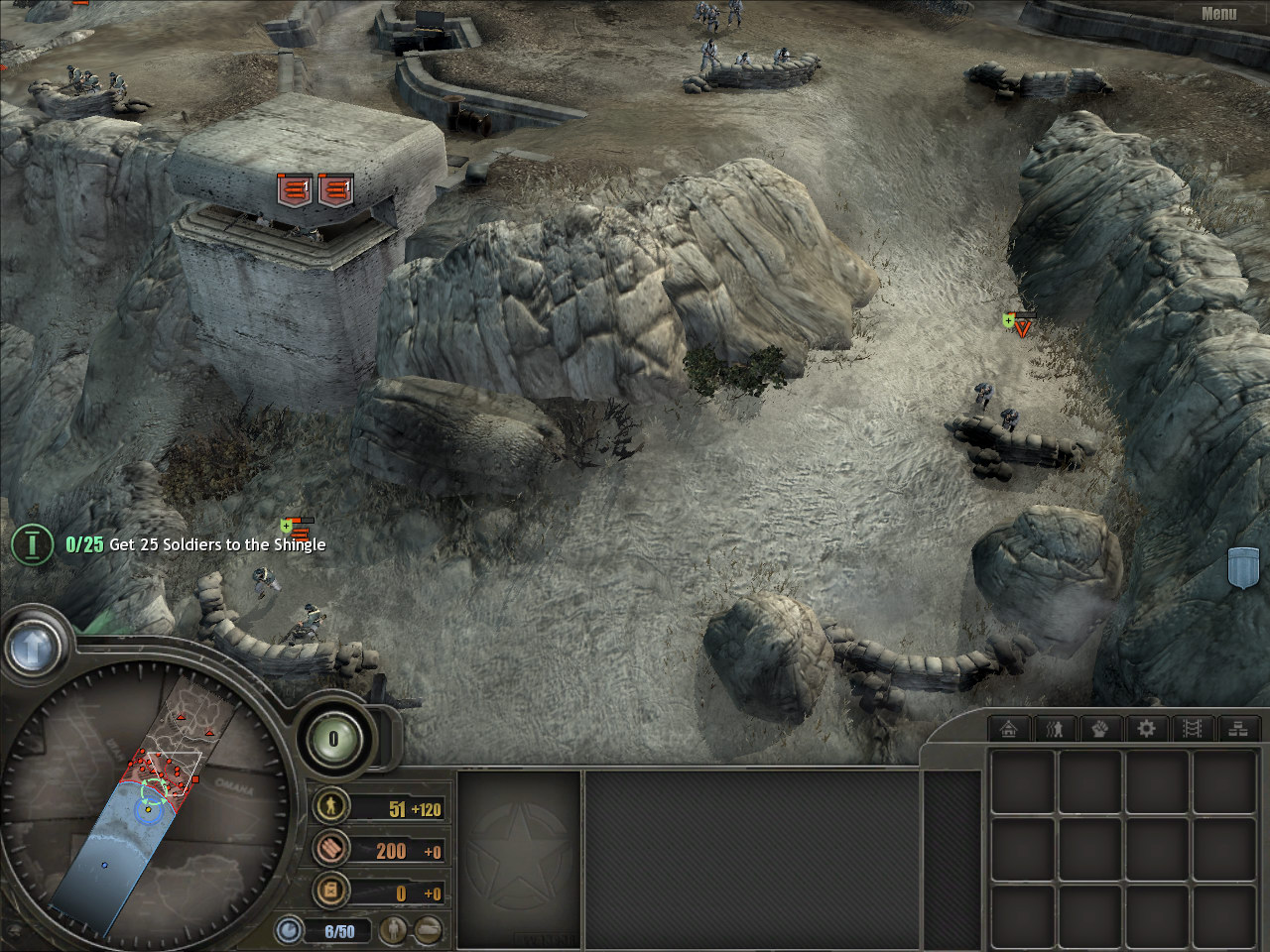The width and height of the screenshot is (1270, 952).
Task: Click the manpower soldier resource icon
Action: coord(330,807)
